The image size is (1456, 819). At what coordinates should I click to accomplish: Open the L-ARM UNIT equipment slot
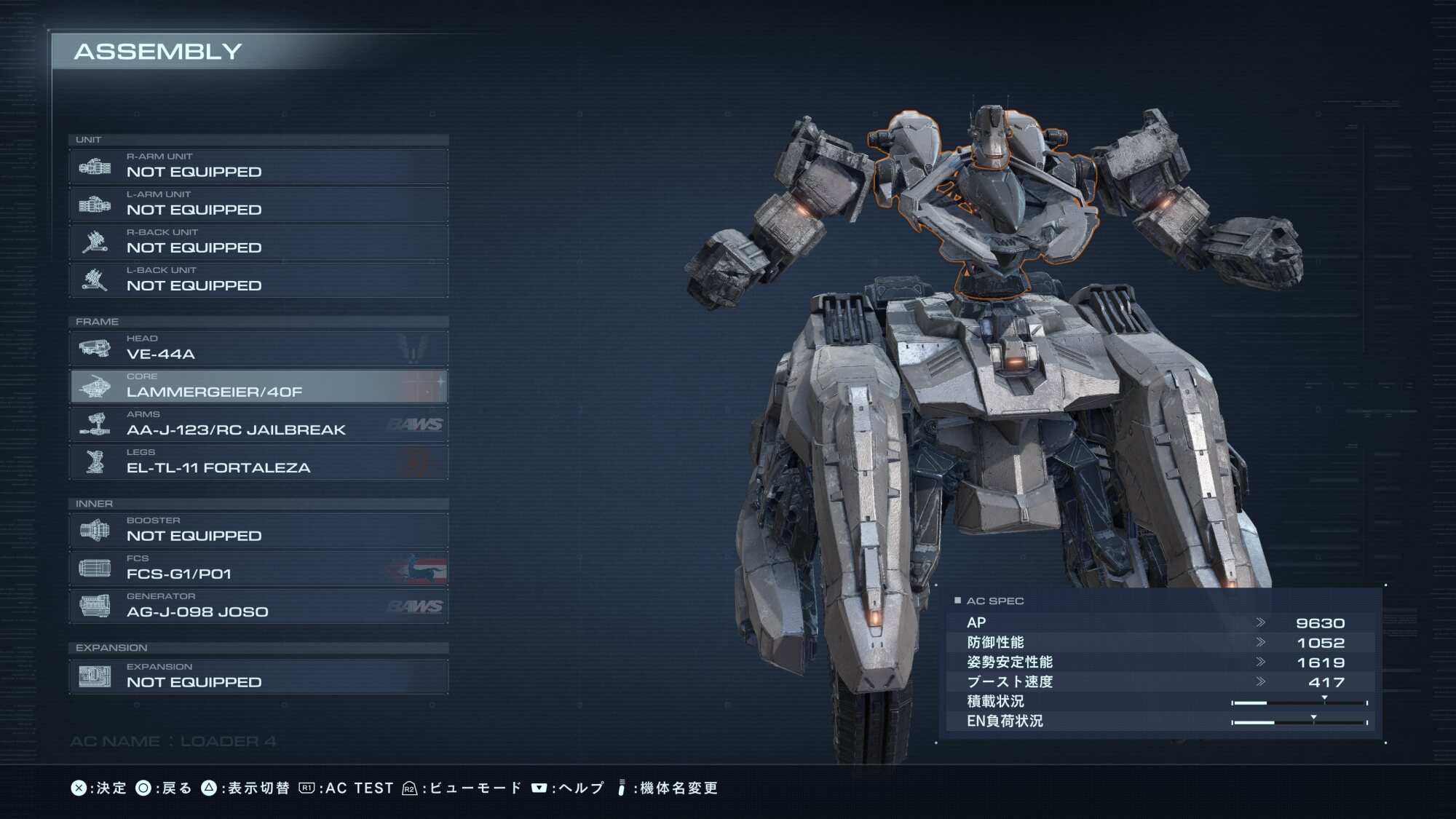258,205
